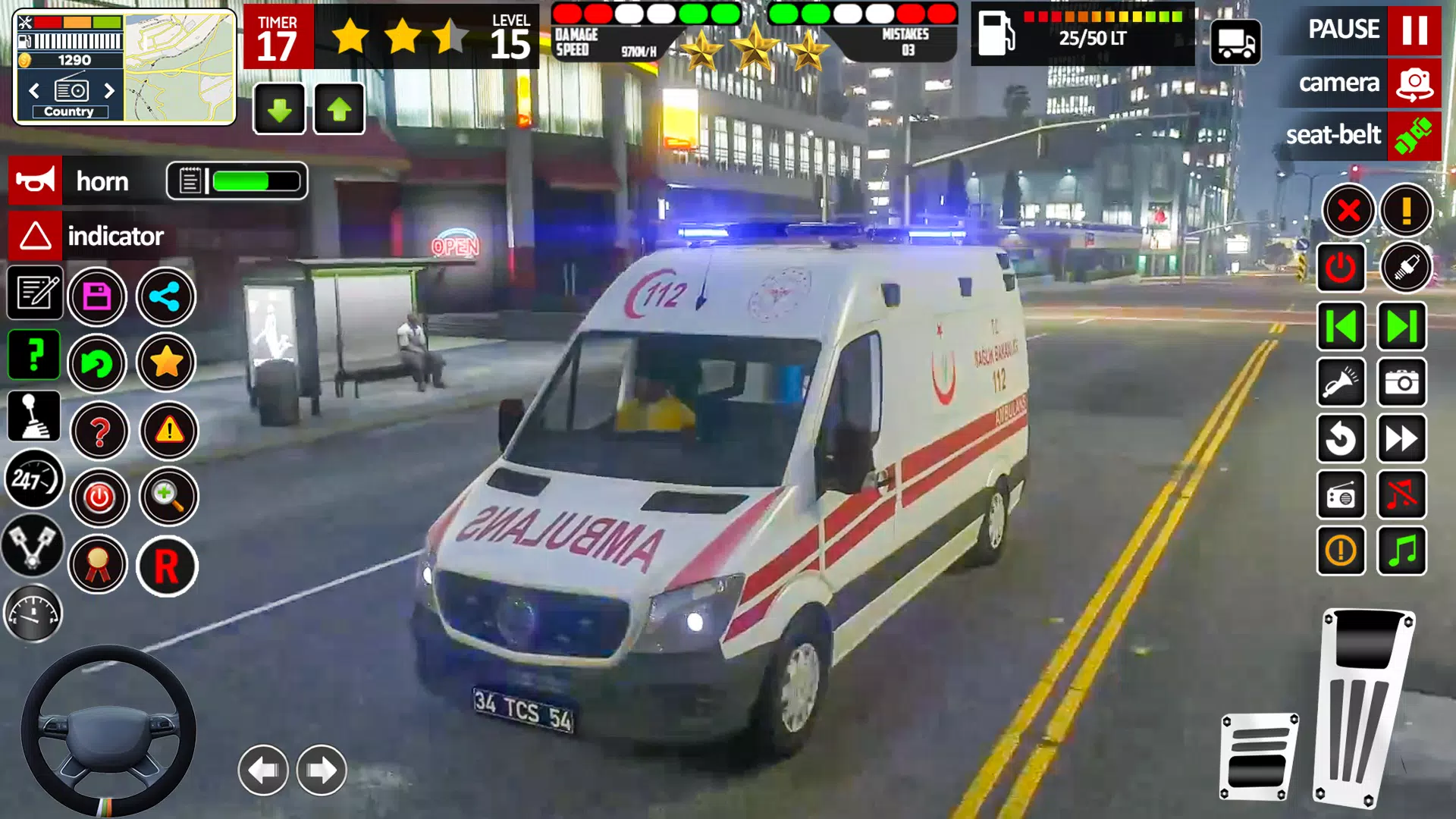Toggle the seat-belt button
Screen dimensions: 1456x819
point(1414,136)
